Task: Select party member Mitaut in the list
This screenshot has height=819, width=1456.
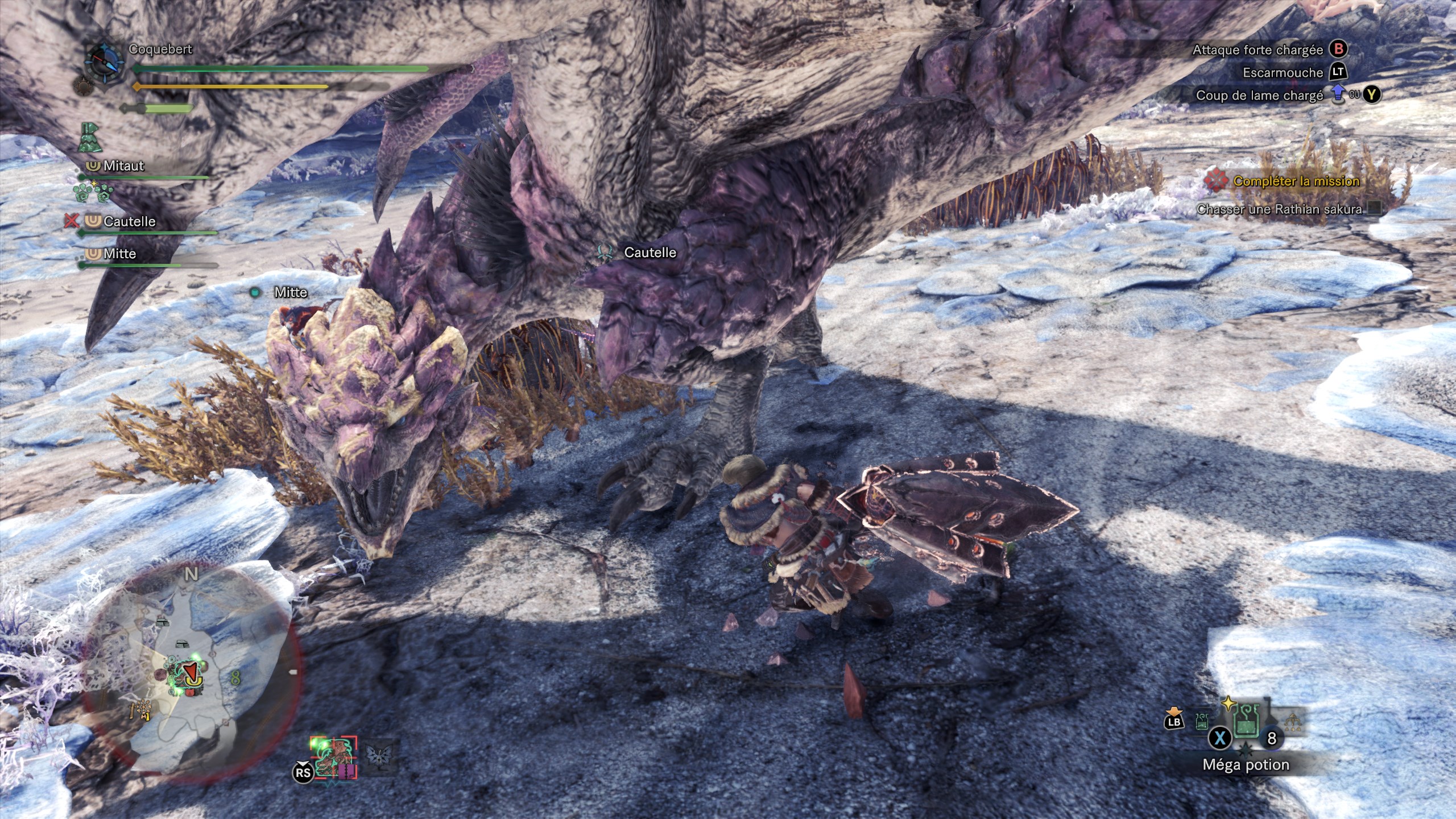Action: click(123, 166)
